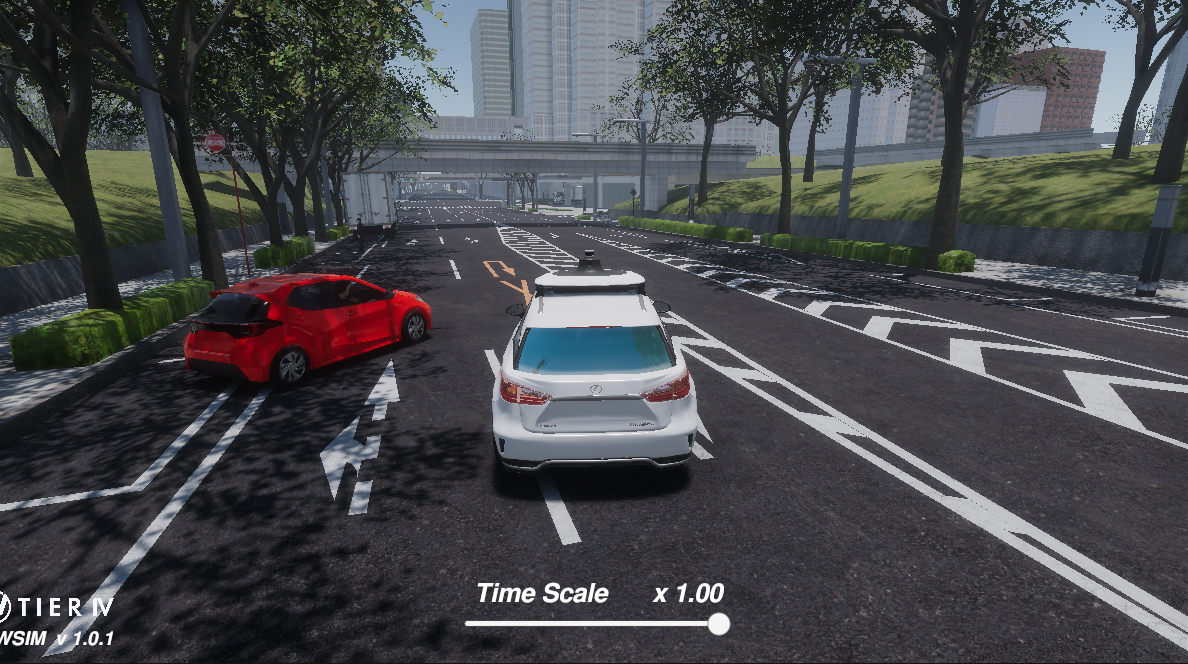Set the Time Scale slider track to midpoint
Screen dimensions: 1188x664
point(592,624)
